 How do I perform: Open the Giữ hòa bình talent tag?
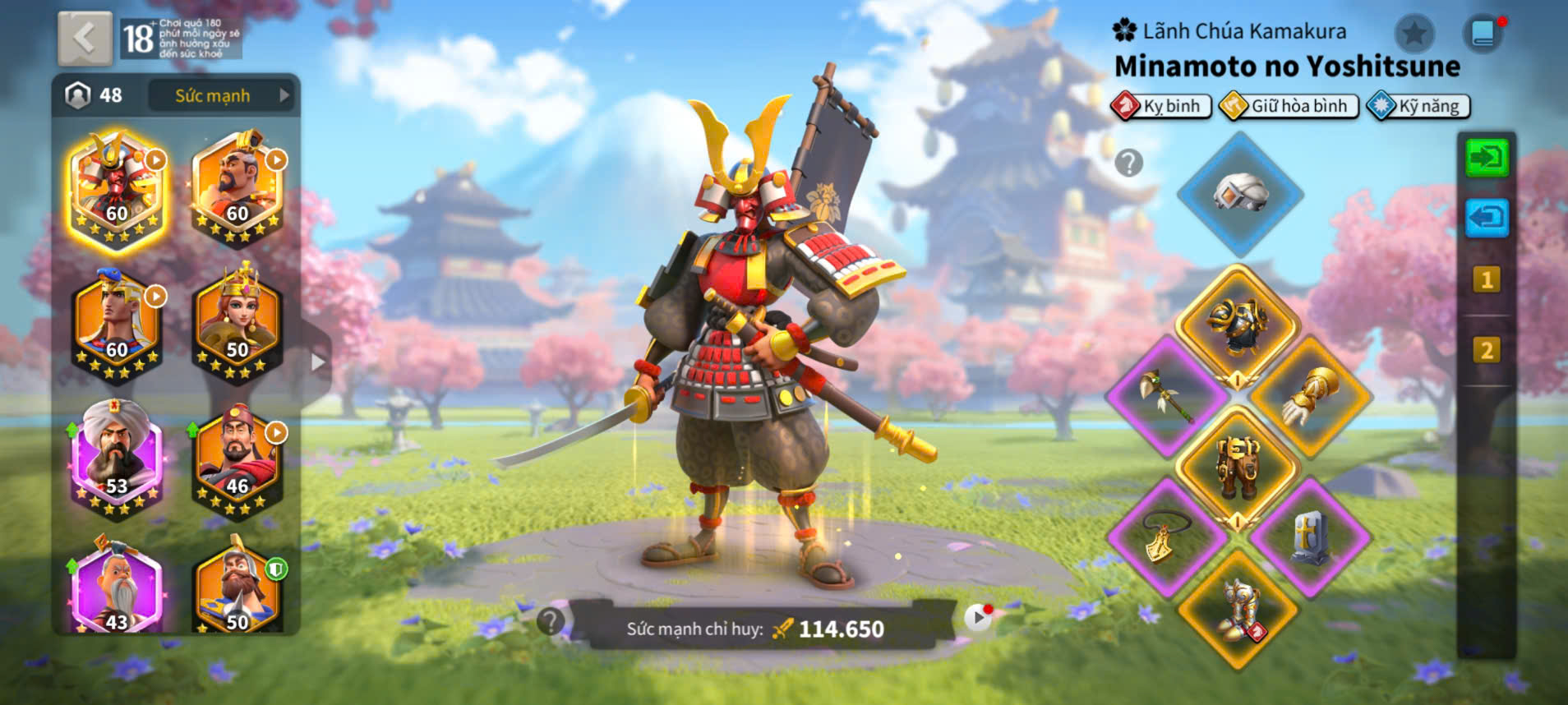pyautogui.click(x=1289, y=106)
